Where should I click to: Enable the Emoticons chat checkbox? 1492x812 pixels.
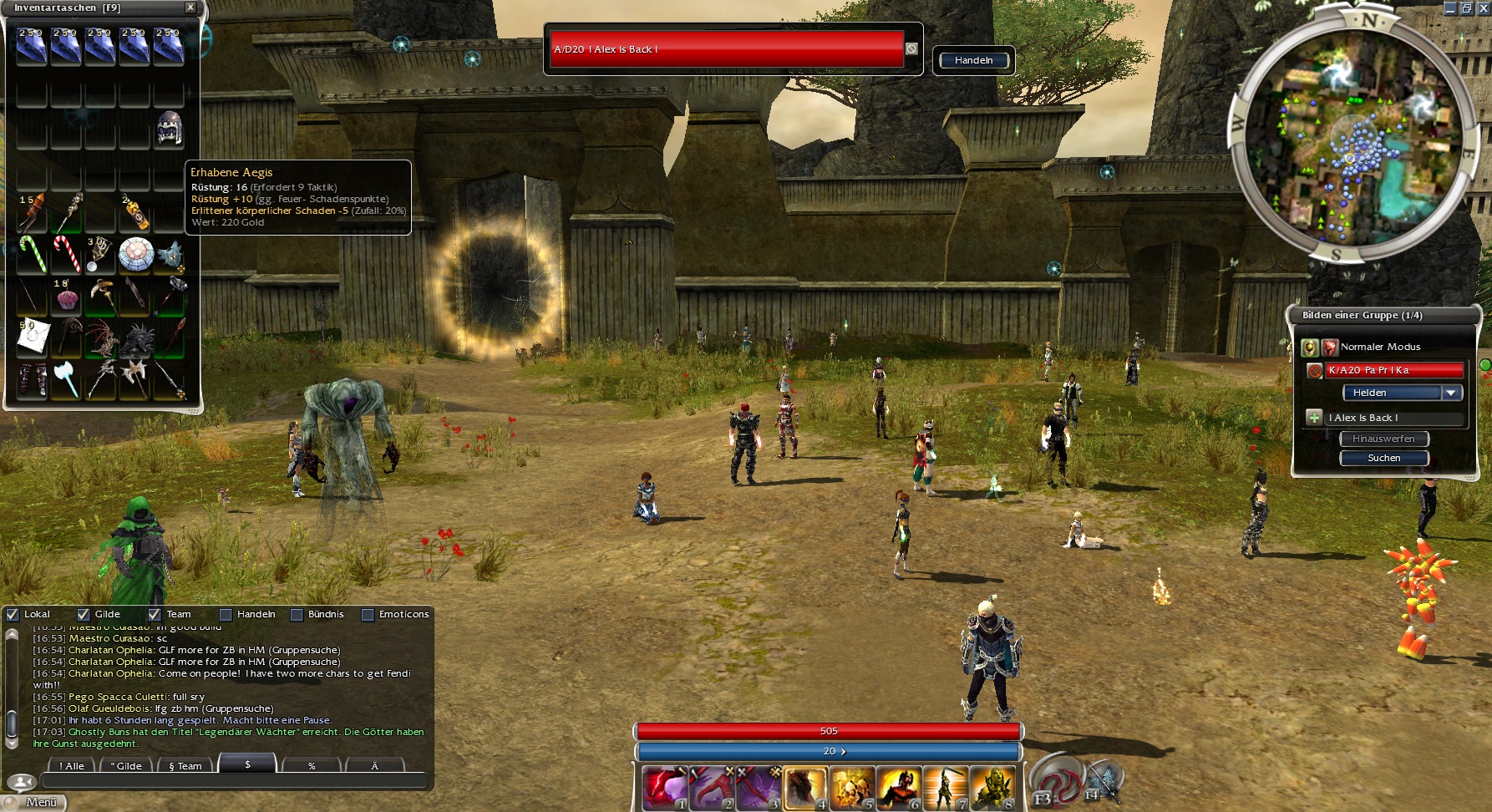click(368, 614)
